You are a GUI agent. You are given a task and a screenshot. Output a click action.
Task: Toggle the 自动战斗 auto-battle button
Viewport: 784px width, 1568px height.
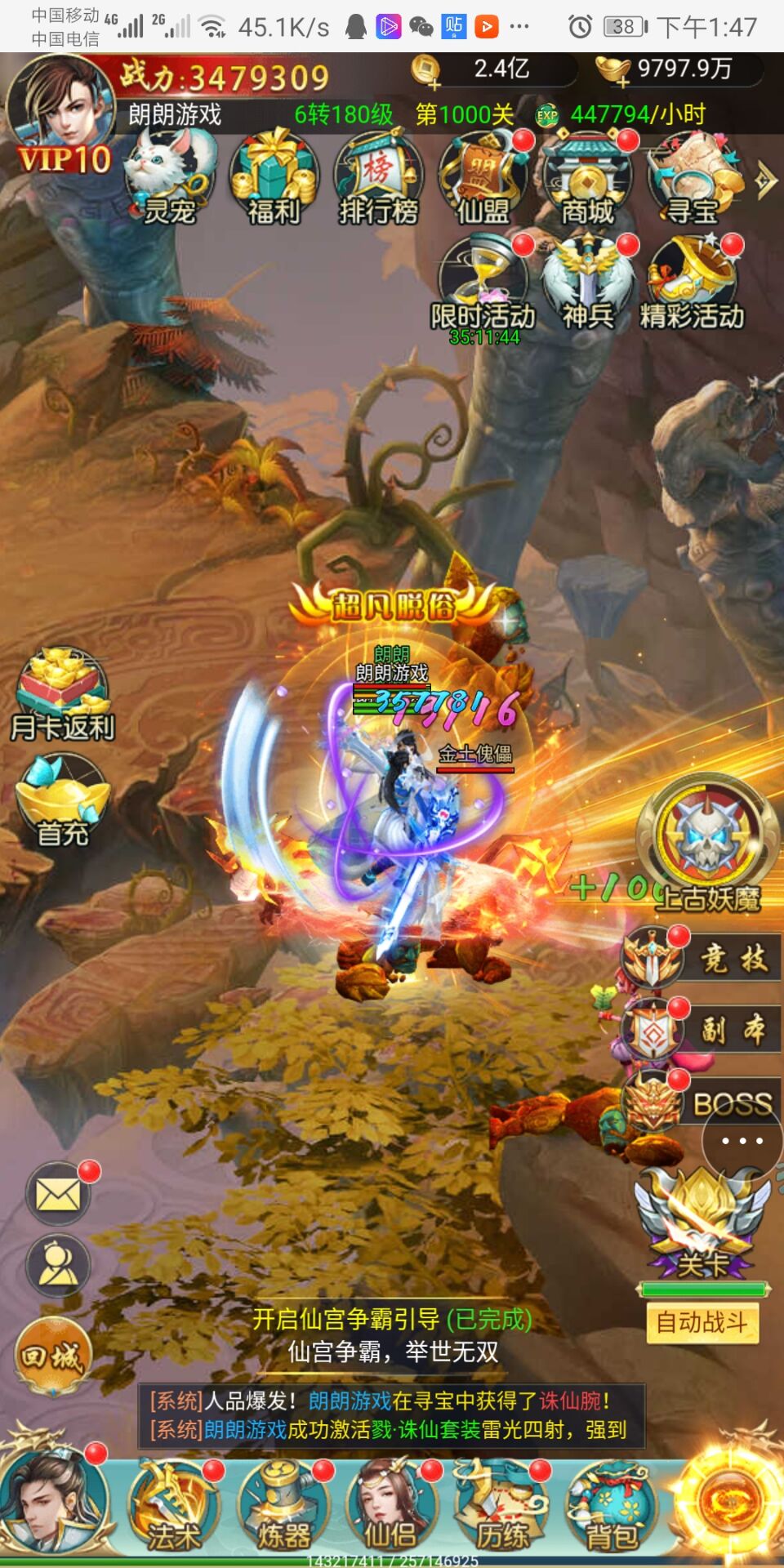point(702,1322)
